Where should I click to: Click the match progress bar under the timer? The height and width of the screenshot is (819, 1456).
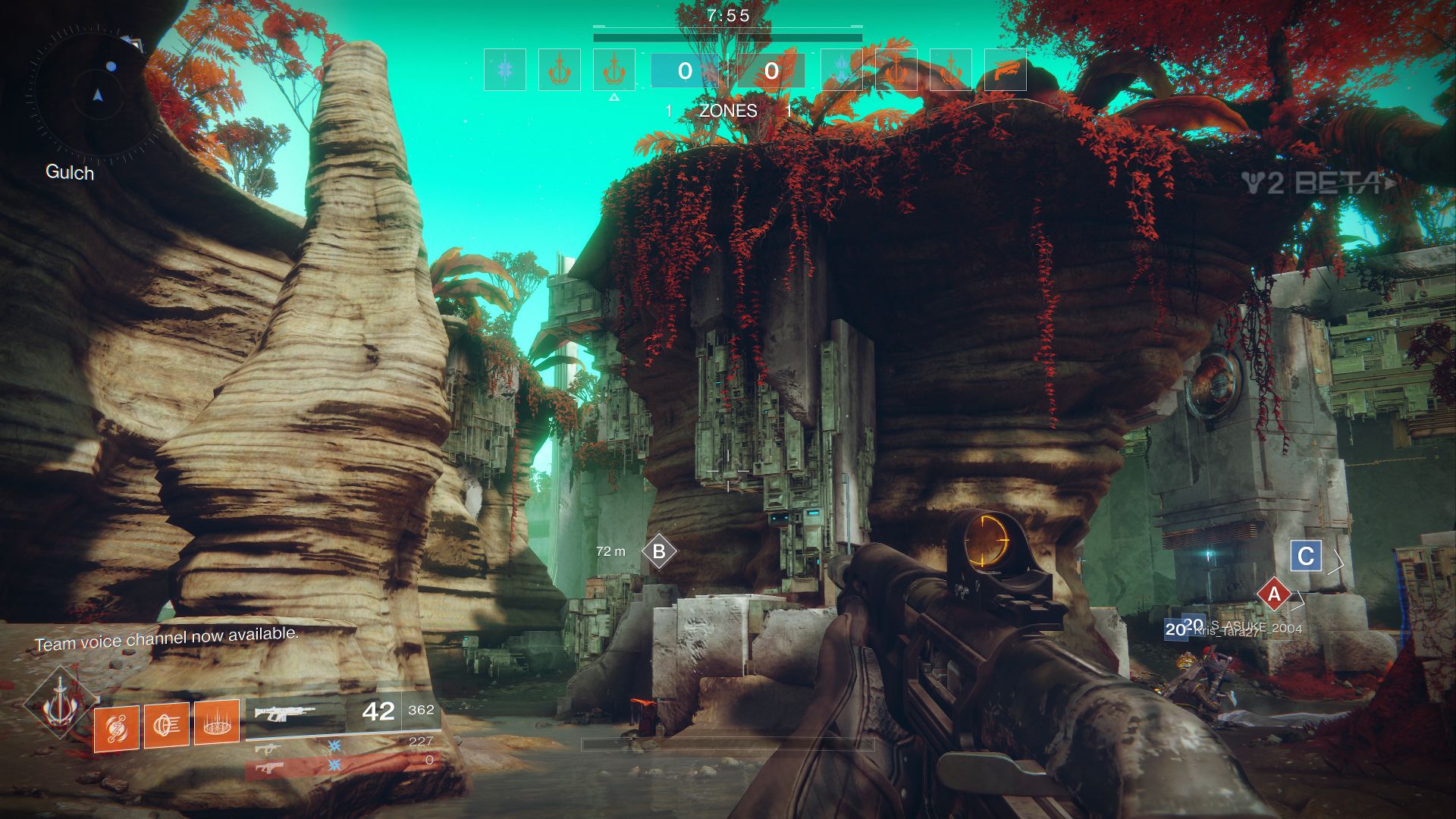coord(728,34)
